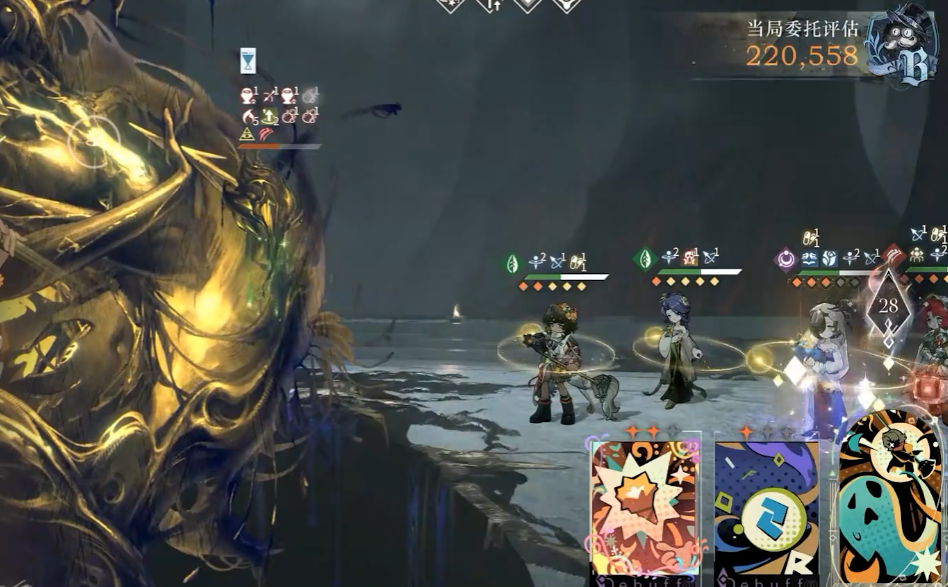948x587 pixels.
Task: Select the two-star starburst explosion card
Action: (x=643, y=510)
